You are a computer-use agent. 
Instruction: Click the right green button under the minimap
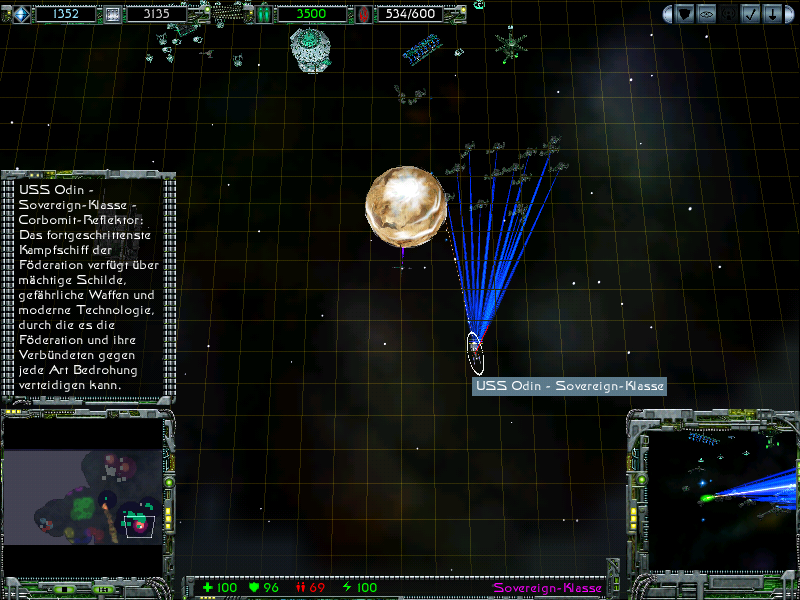coord(106,588)
